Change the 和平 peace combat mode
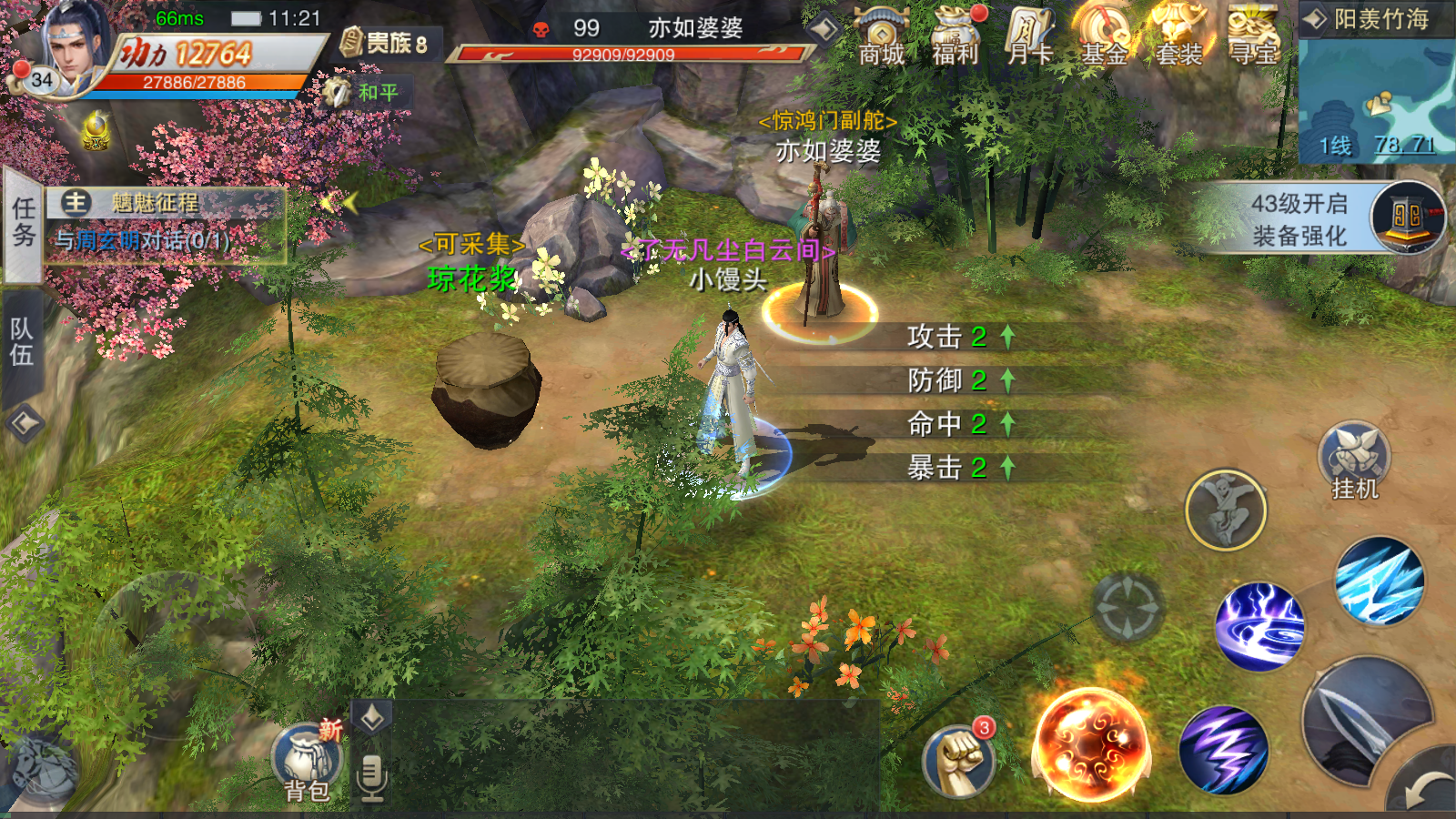This screenshot has height=819, width=1456. tap(364, 93)
